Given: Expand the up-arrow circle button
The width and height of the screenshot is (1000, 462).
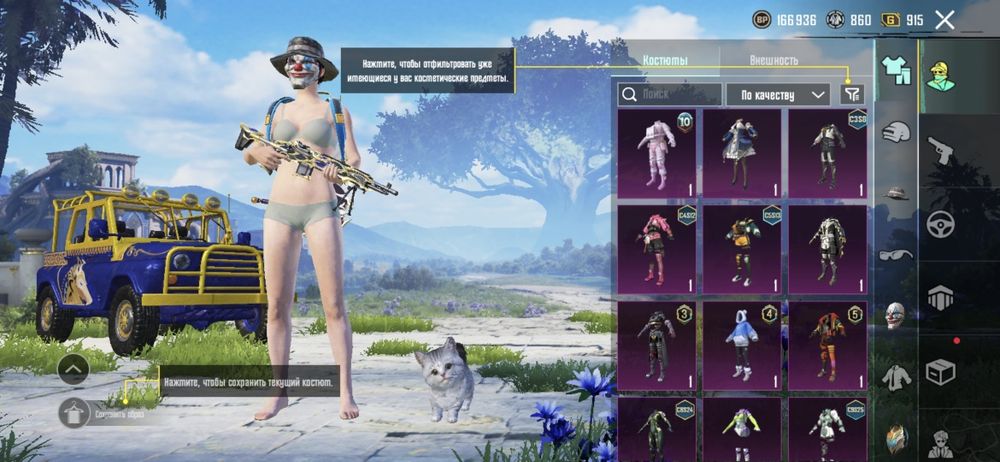Looking at the screenshot, I should pos(74,369).
